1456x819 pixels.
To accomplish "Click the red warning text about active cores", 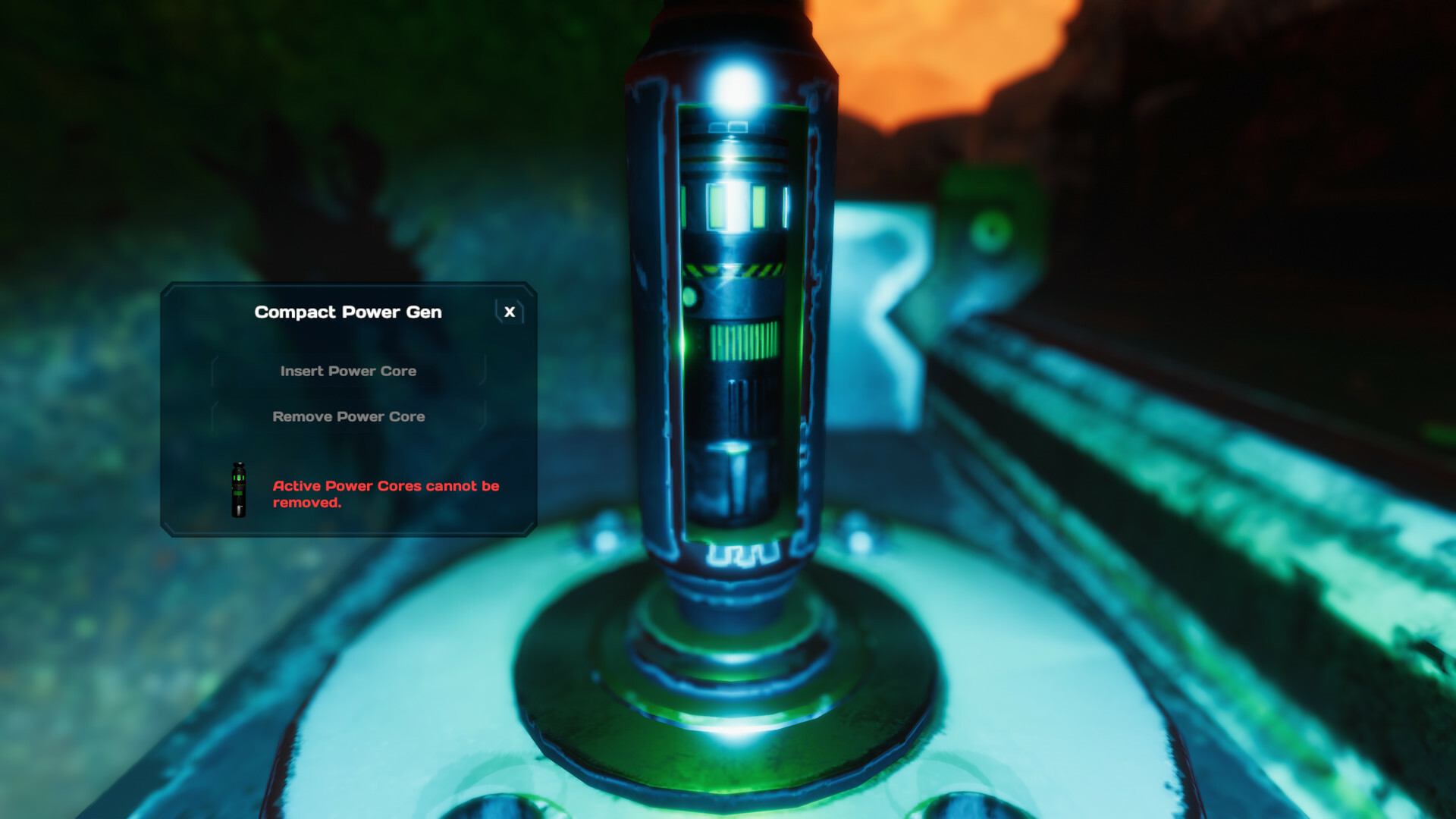I will (x=387, y=494).
